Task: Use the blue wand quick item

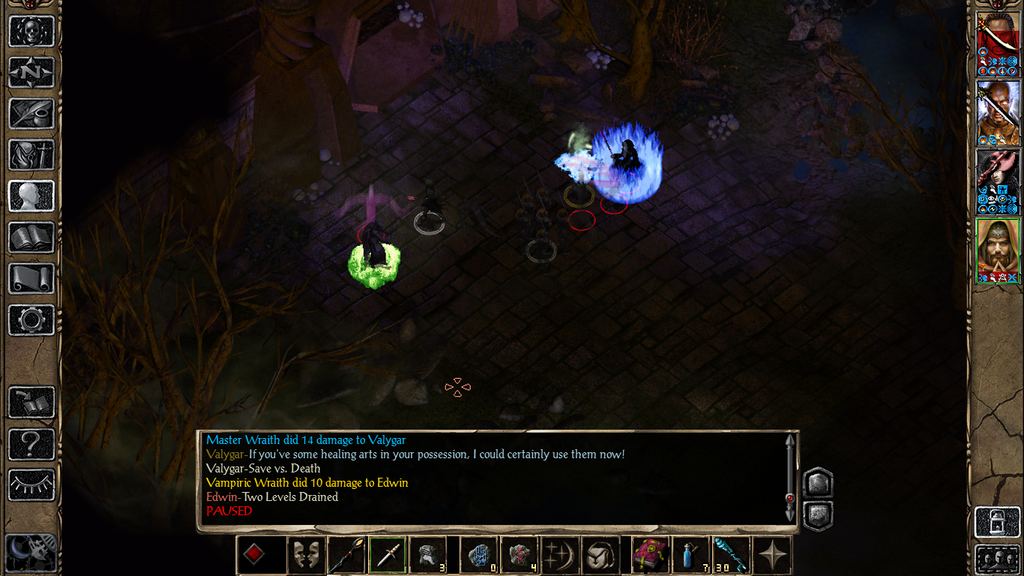Action: 731,555
